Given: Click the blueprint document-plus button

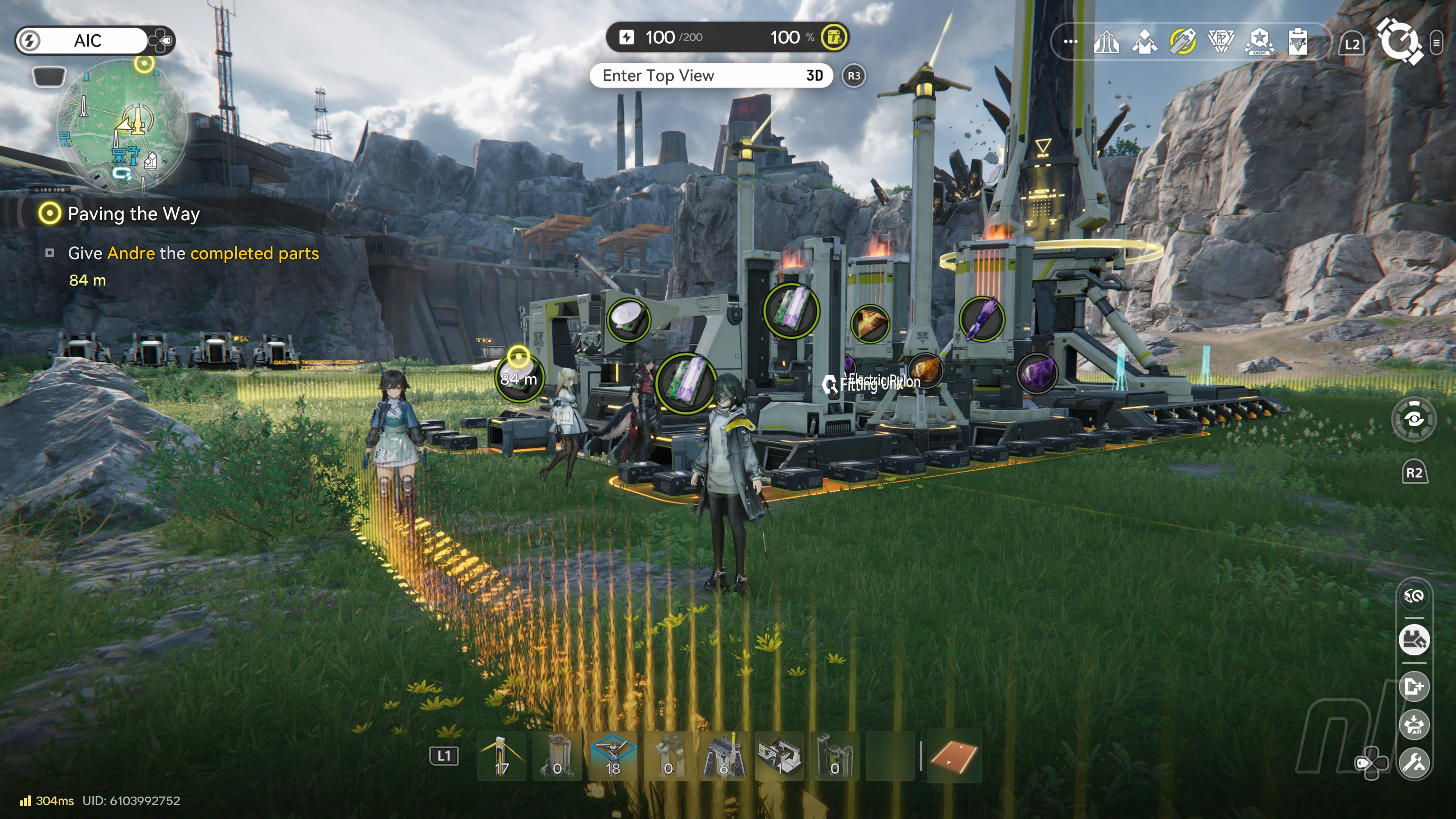Looking at the screenshot, I should coord(1414,687).
